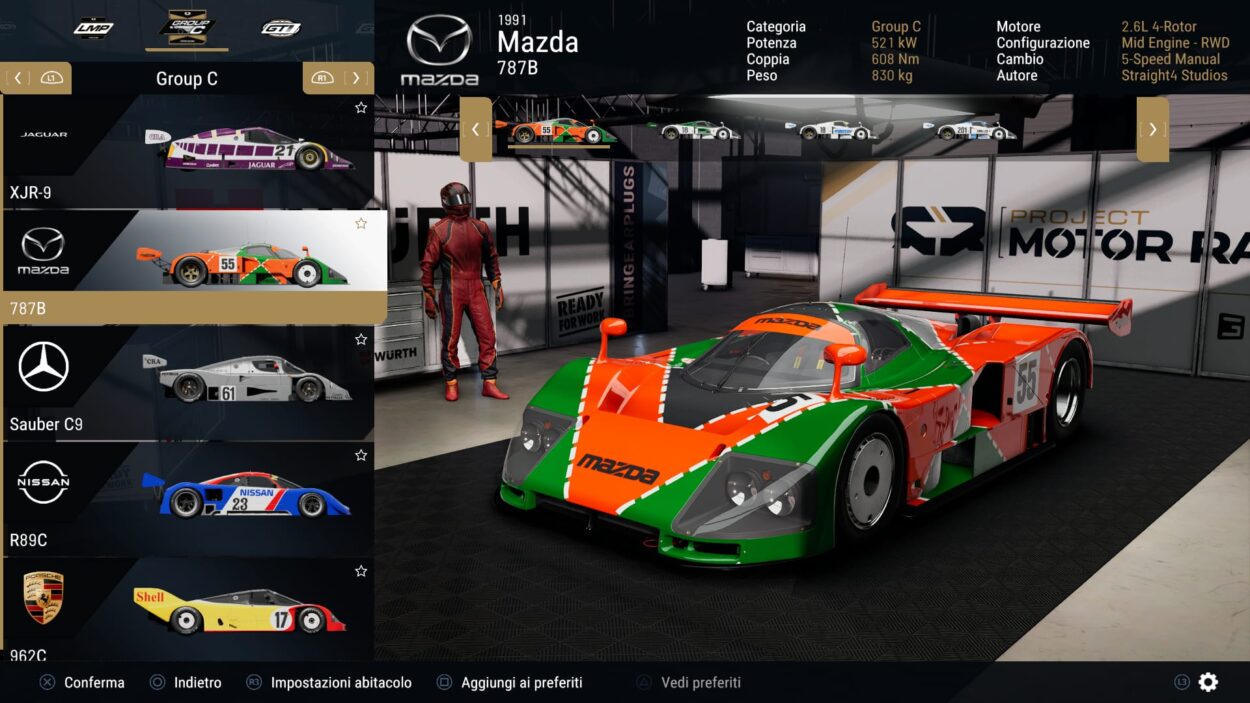1250x703 pixels.
Task: Show previous liveries with the left arrow
Action: (x=475, y=129)
